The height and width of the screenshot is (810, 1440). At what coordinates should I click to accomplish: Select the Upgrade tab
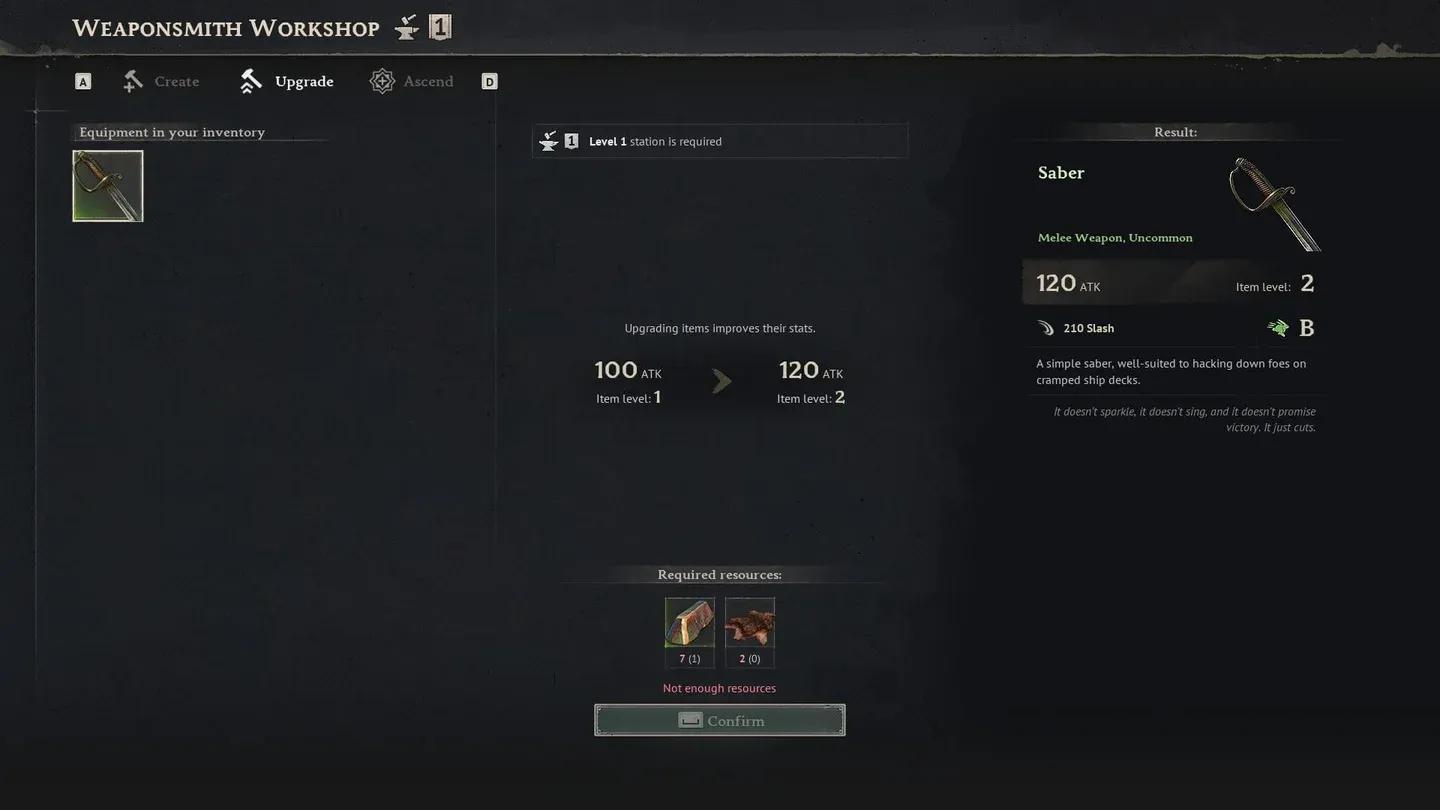303,80
